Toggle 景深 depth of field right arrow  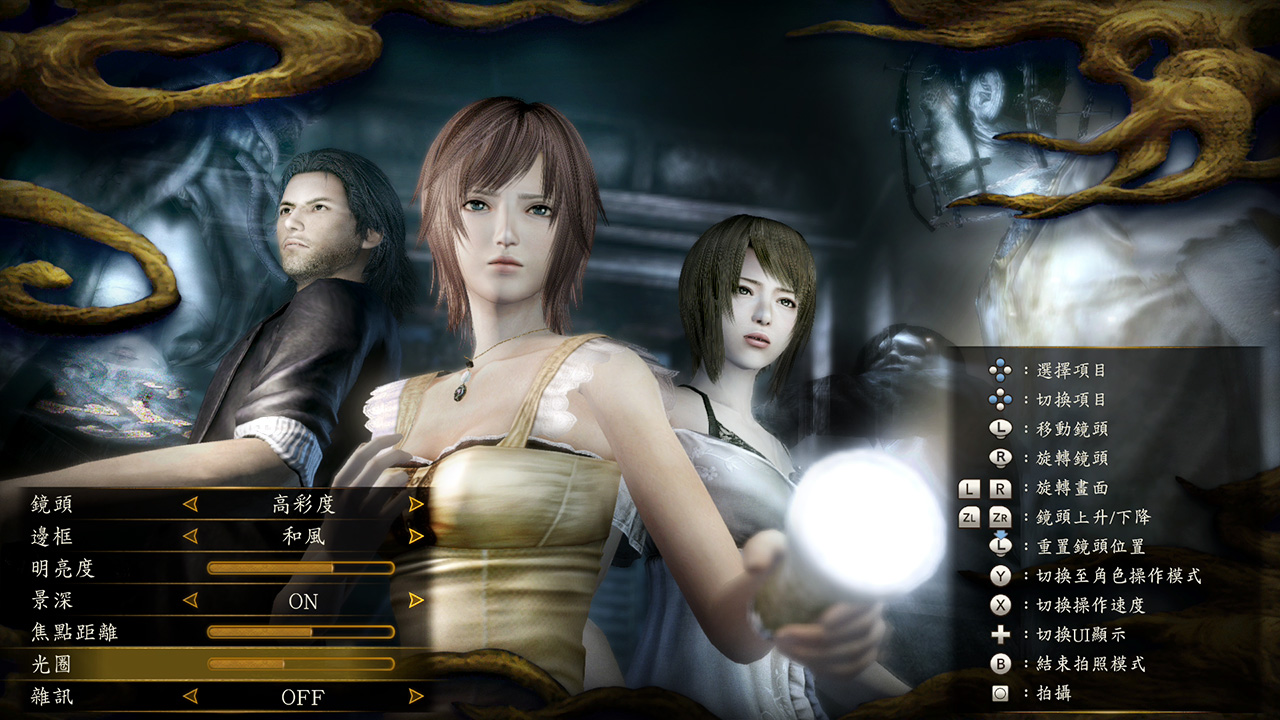[x=416, y=600]
